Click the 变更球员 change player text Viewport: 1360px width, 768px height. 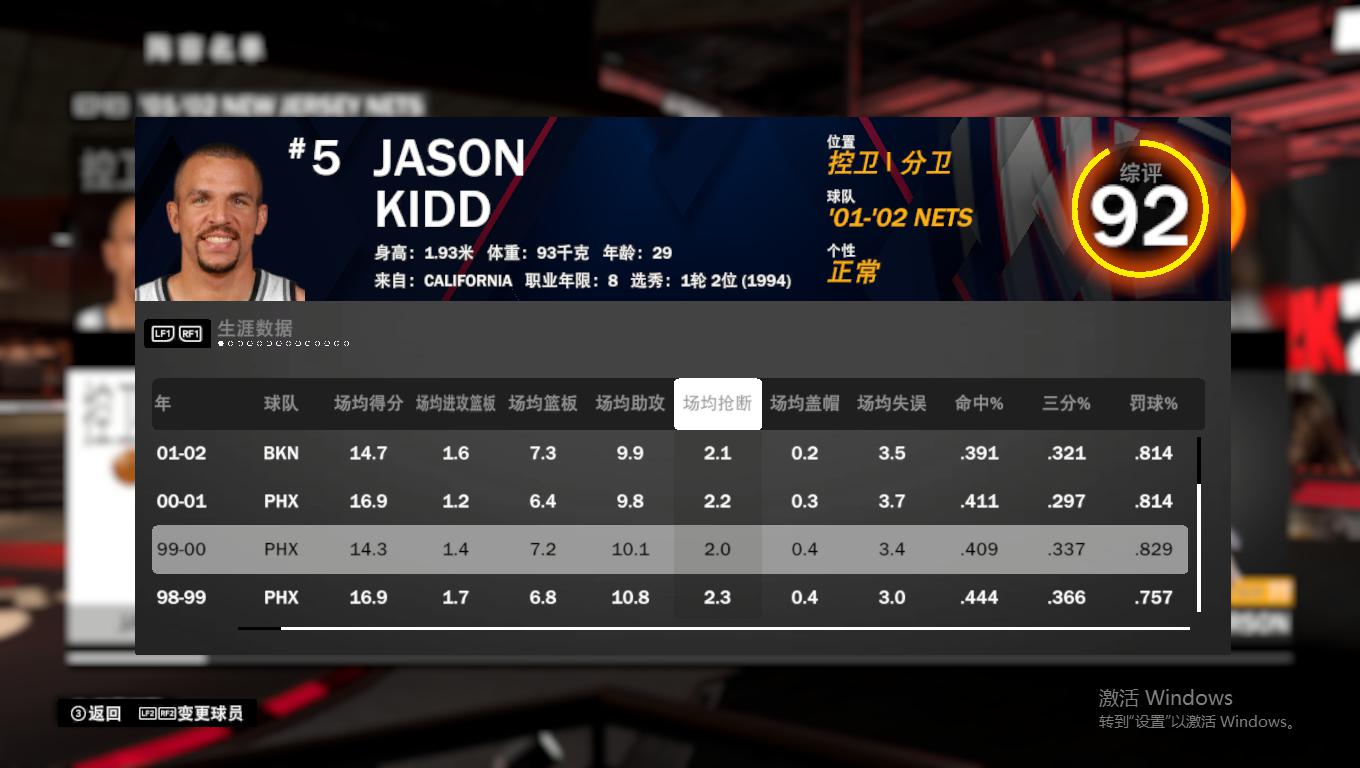[210, 713]
